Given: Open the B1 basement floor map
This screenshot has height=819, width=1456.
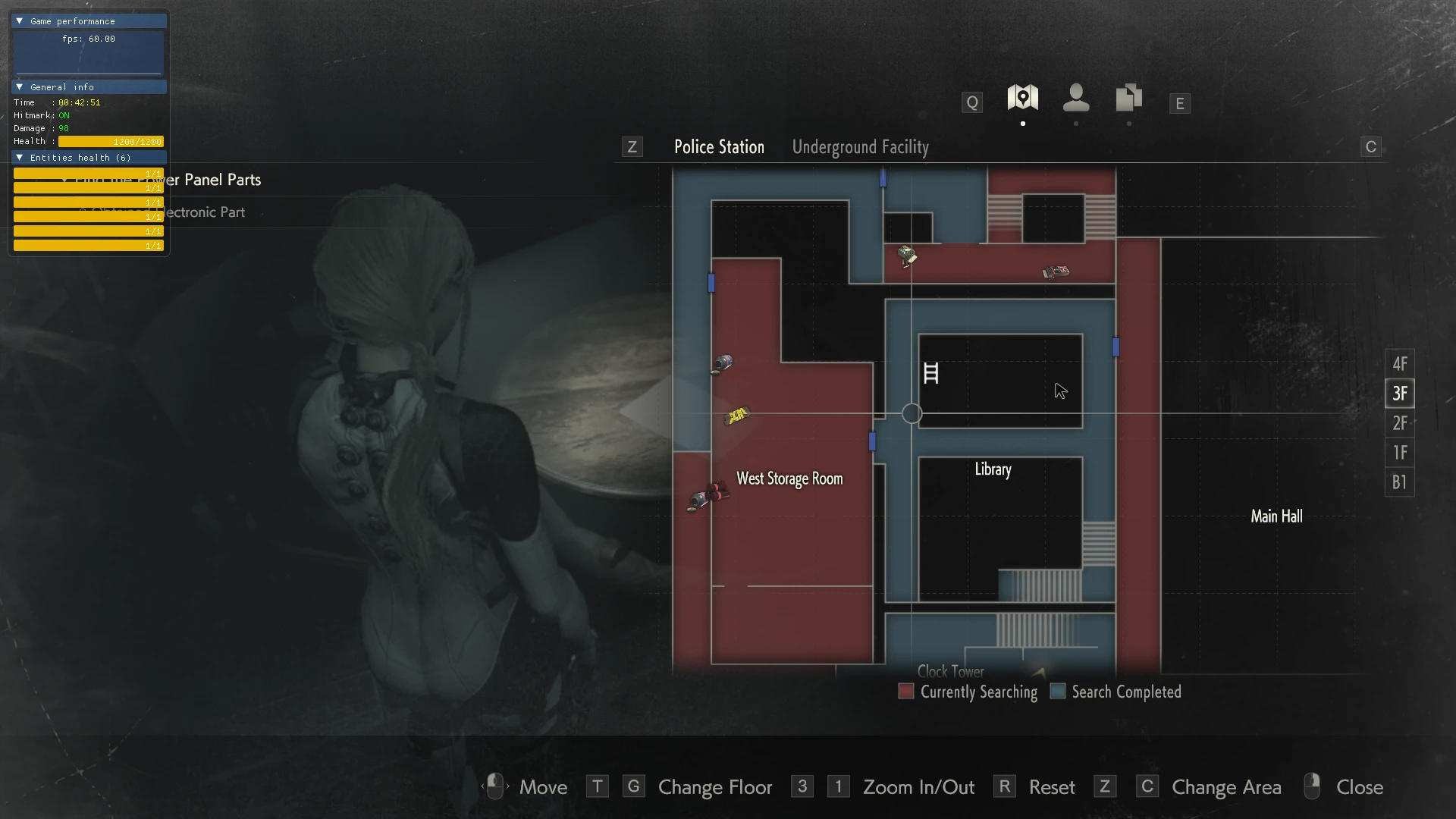Looking at the screenshot, I should click(1399, 482).
